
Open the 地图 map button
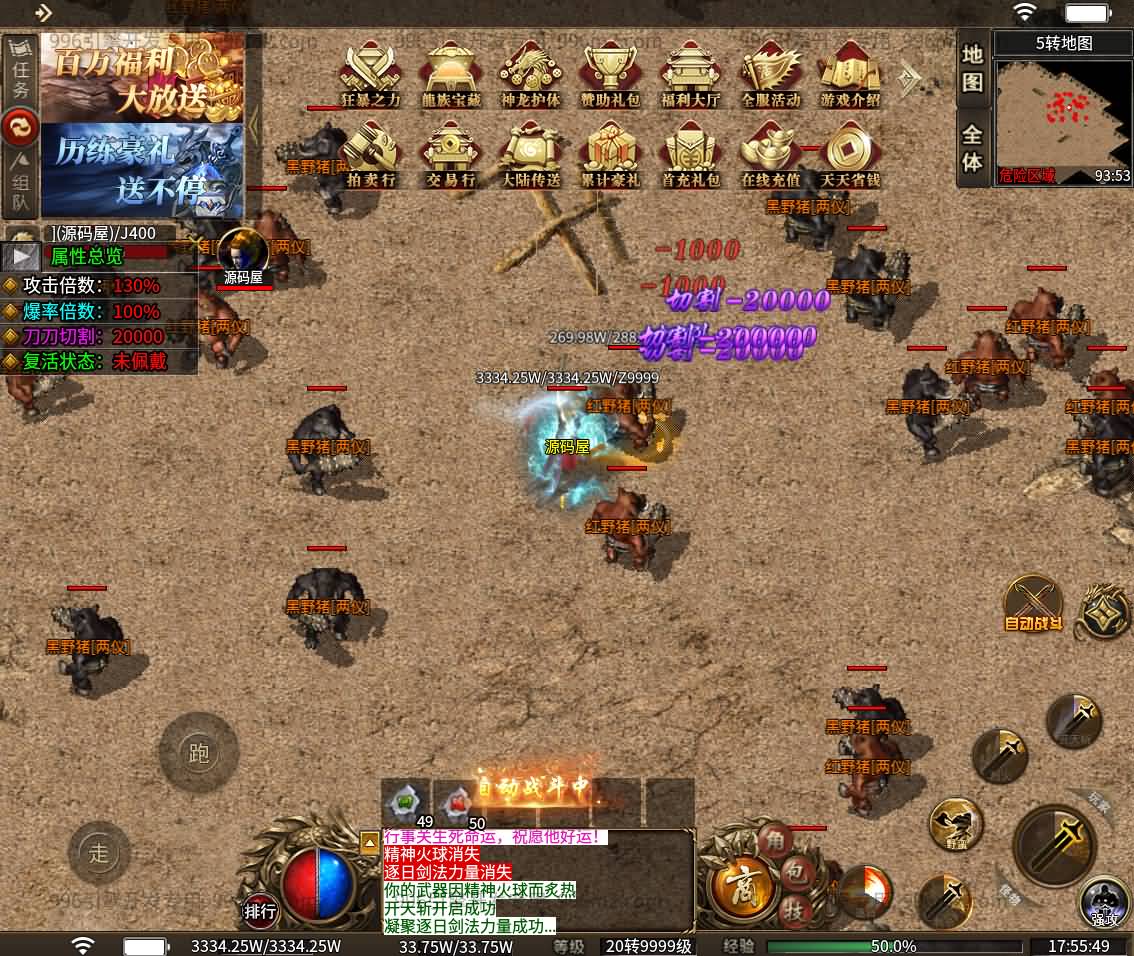point(973,68)
